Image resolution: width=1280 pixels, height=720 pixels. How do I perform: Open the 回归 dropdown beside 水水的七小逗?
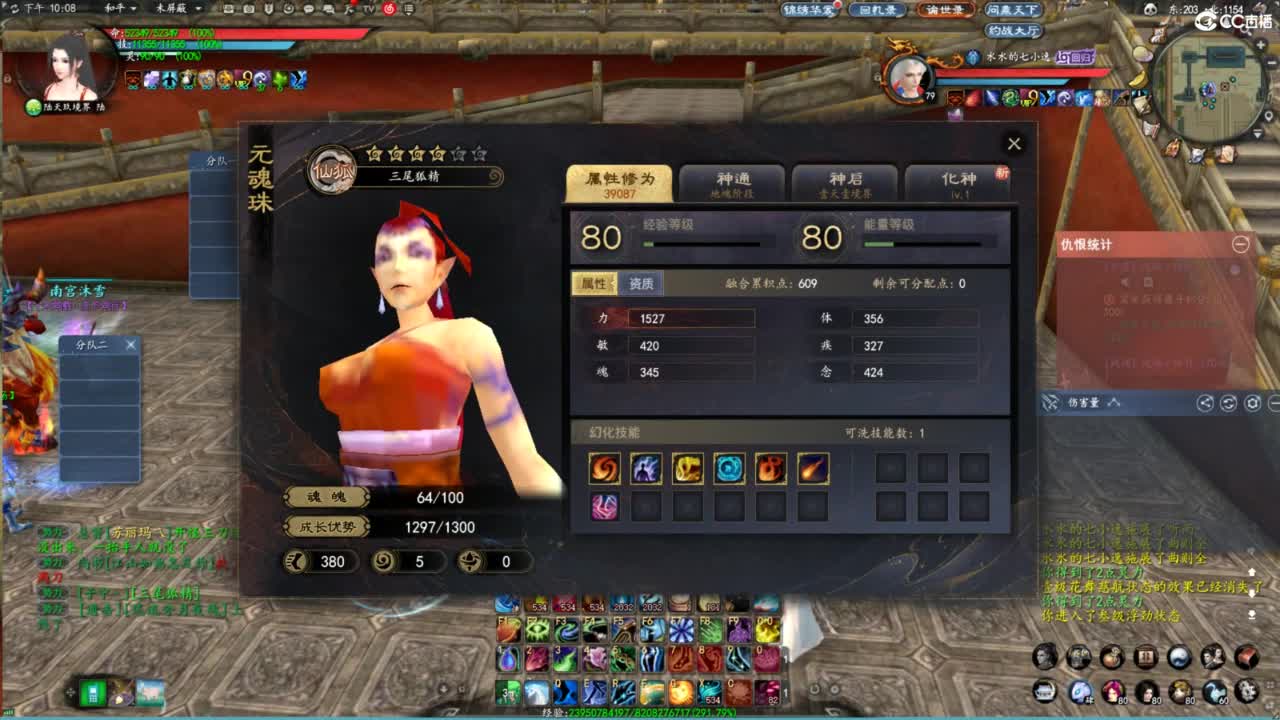click(1075, 58)
